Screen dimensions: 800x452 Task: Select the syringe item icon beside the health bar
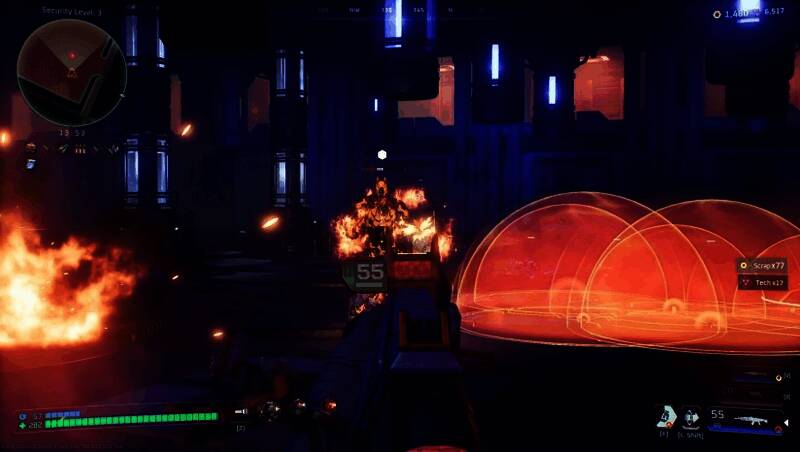point(241,411)
